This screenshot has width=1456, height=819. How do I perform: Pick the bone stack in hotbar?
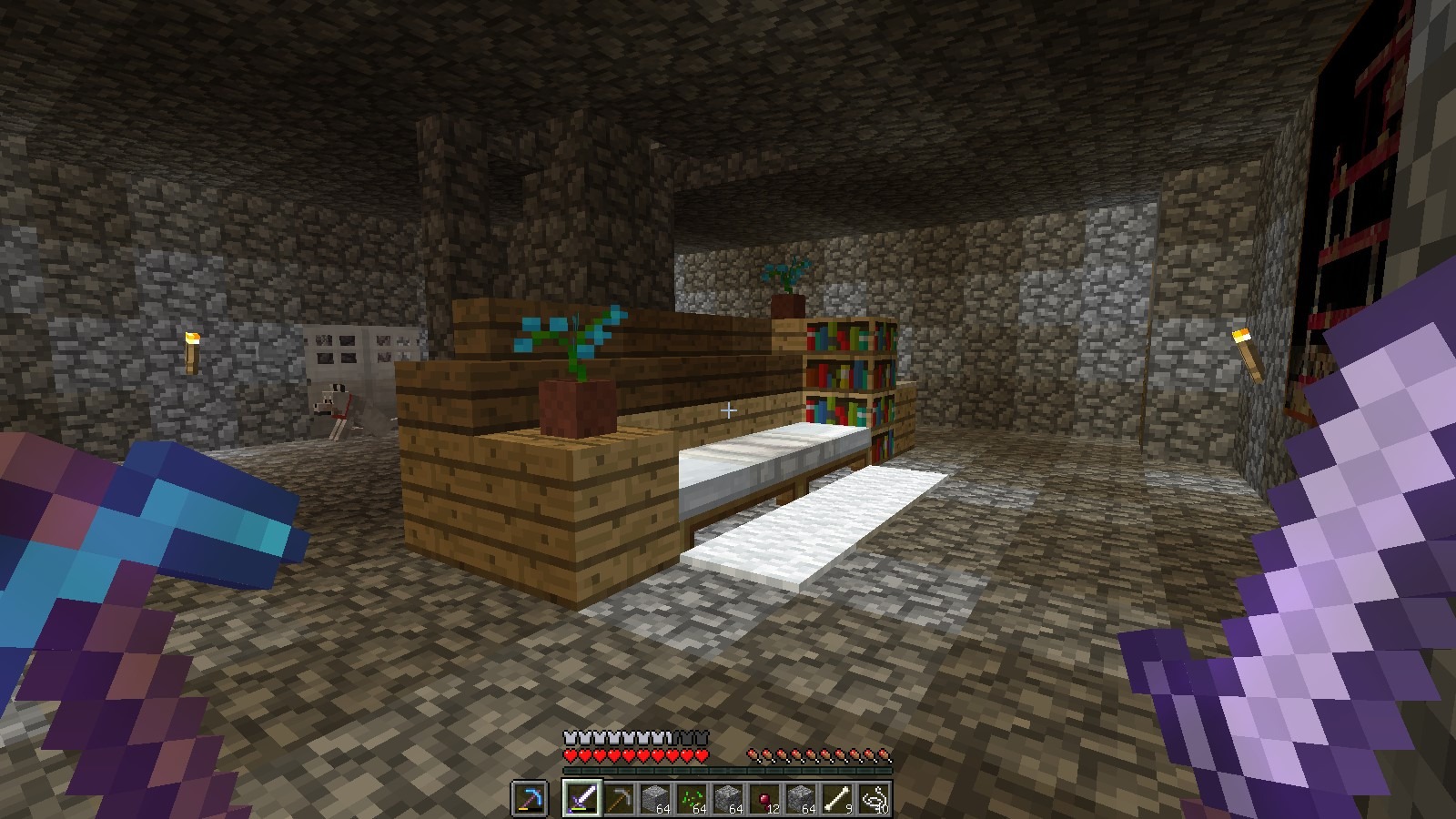(x=835, y=799)
